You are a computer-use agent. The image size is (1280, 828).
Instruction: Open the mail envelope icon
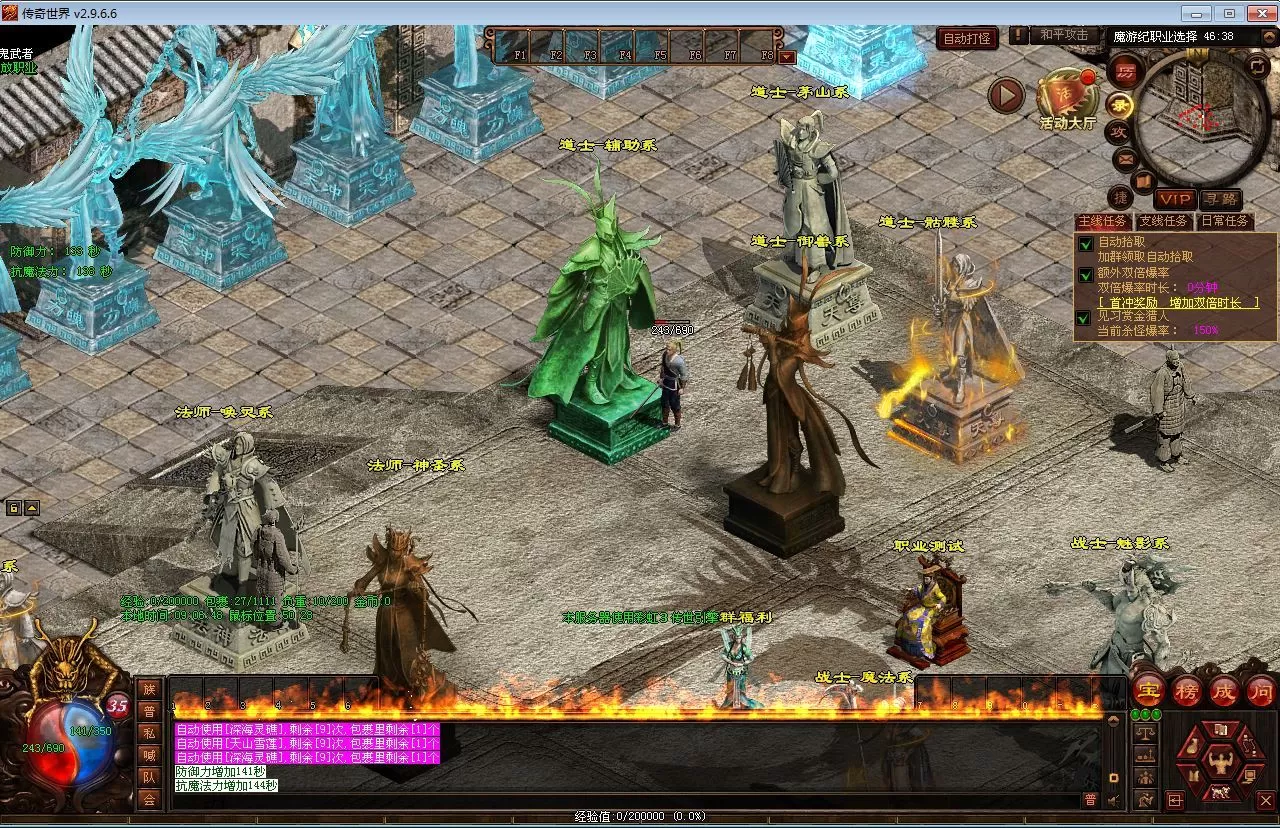[1125, 158]
